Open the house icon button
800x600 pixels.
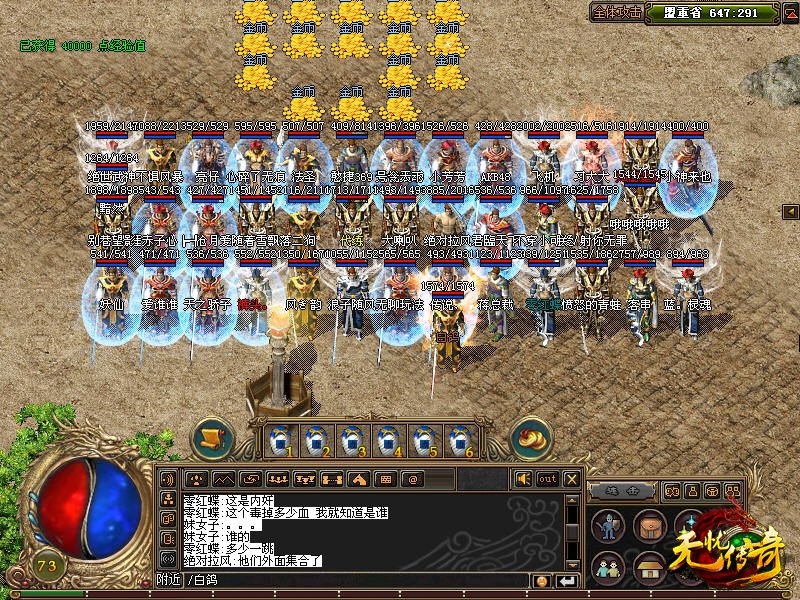(649, 567)
